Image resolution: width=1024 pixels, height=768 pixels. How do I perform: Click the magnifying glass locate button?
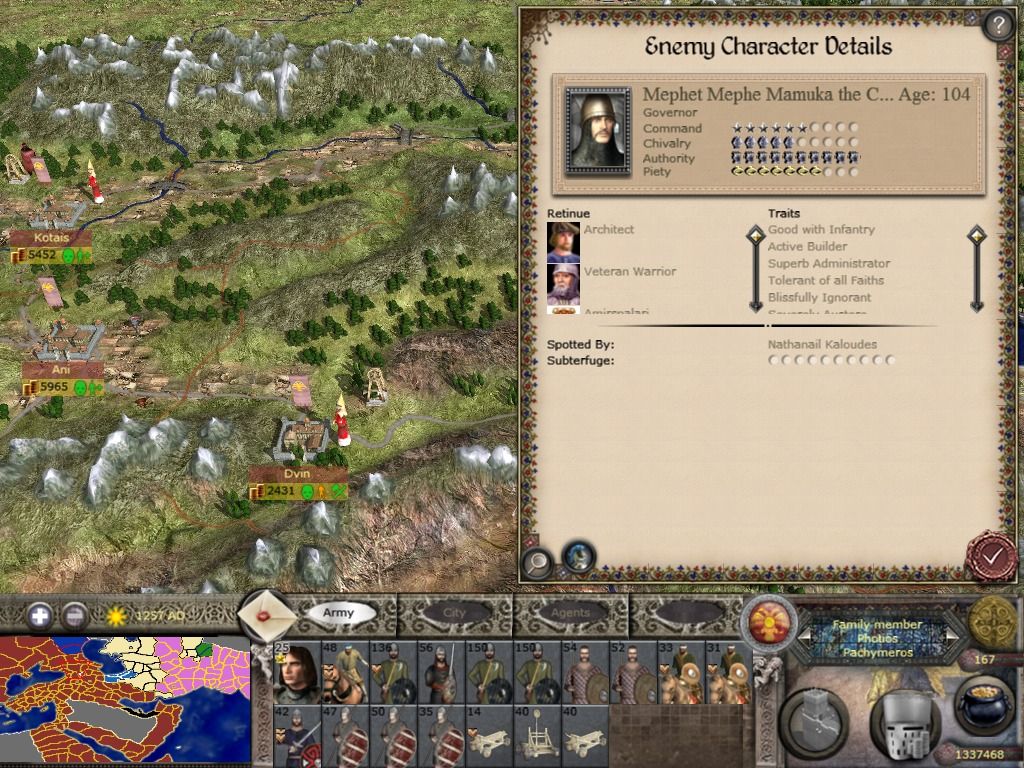[538, 562]
